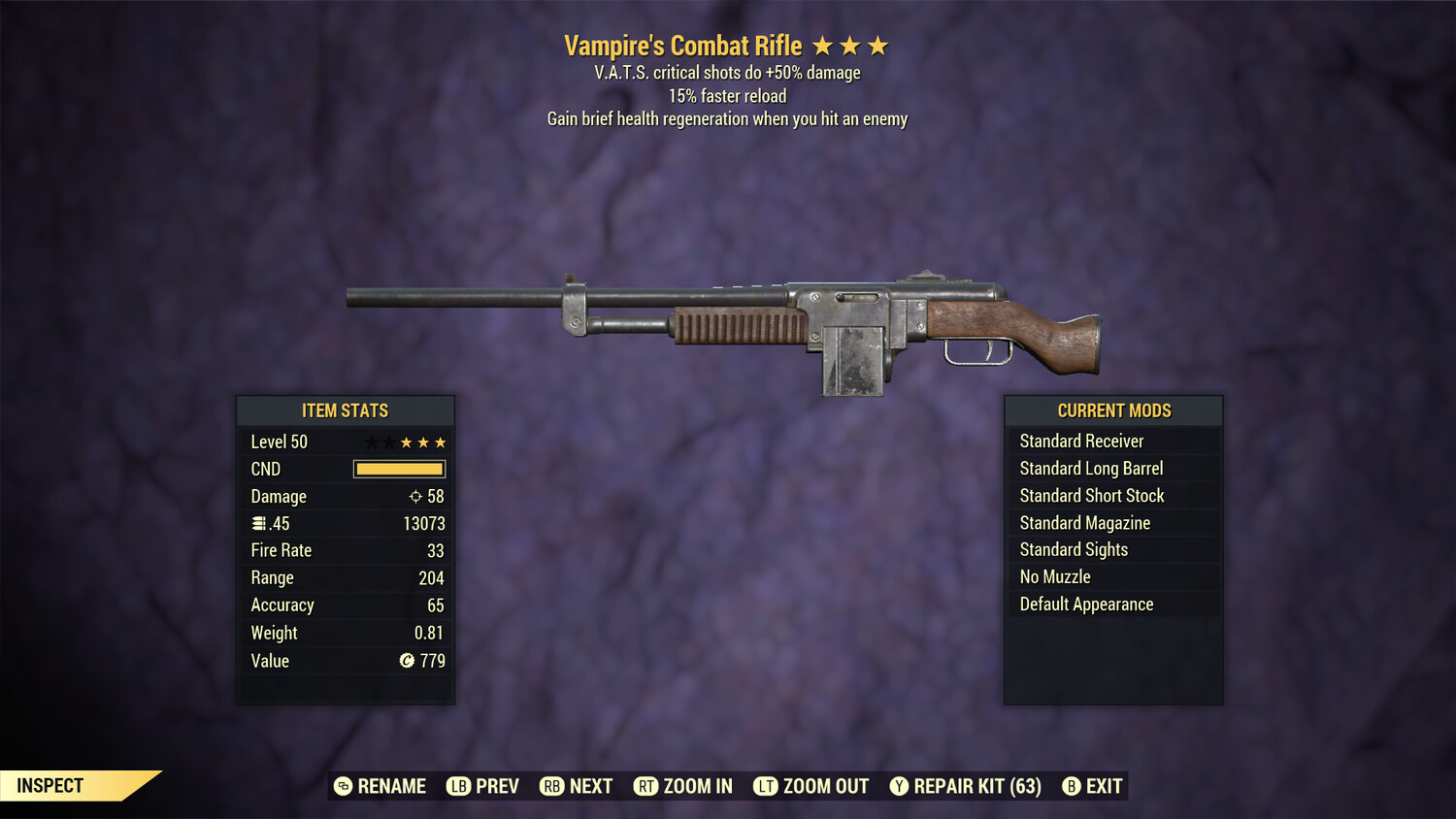Click the .45 ammo icon
This screenshot has height=819, width=1456.
260,523
